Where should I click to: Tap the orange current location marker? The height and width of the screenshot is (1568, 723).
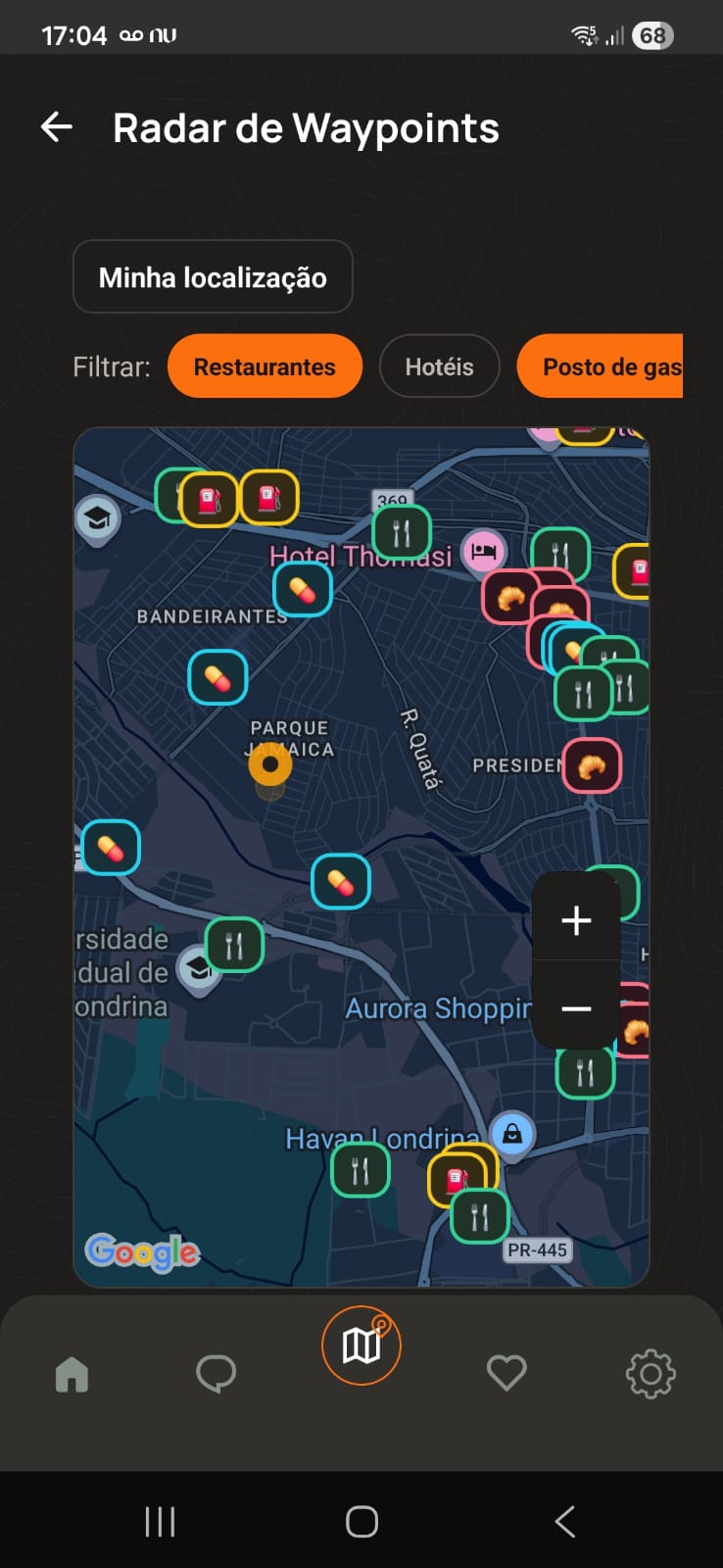(x=269, y=764)
